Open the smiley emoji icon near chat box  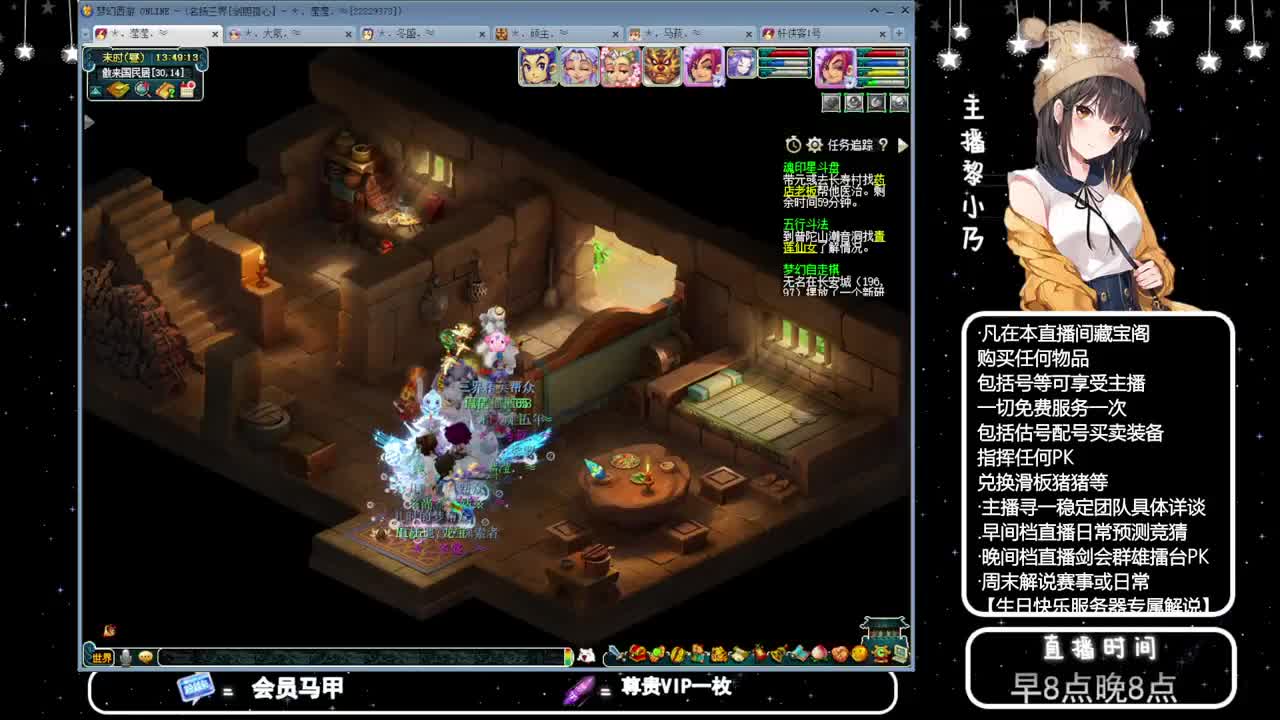coord(146,656)
